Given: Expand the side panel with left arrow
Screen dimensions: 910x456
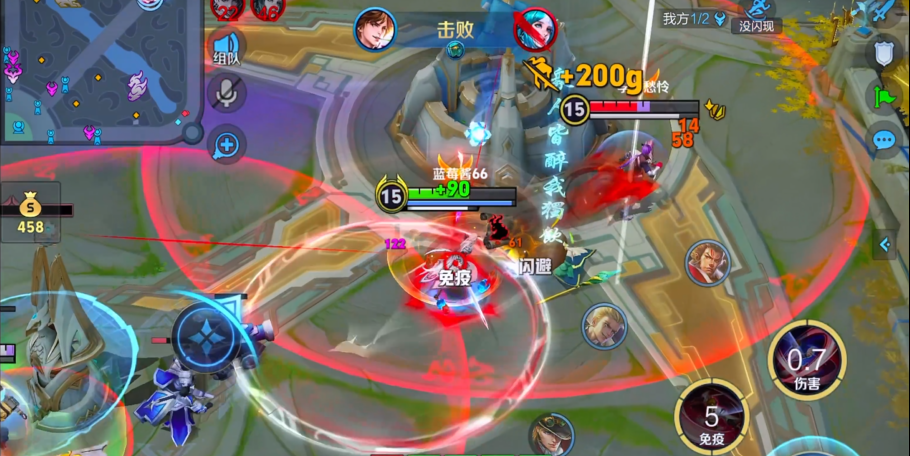Looking at the screenshot, I should click(x=884, y=245).
